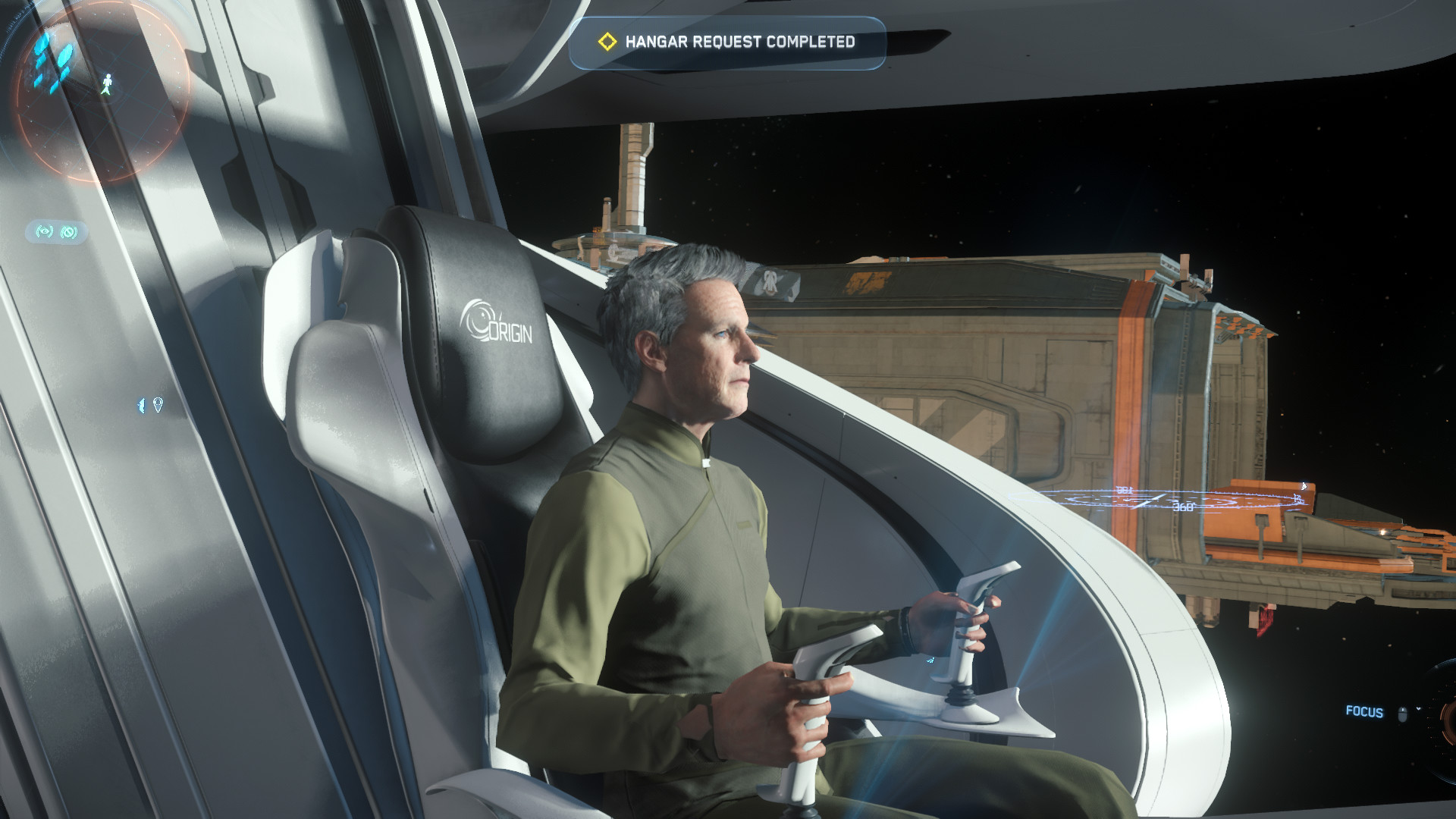Click the eye signal status icon

coord(45,231)
